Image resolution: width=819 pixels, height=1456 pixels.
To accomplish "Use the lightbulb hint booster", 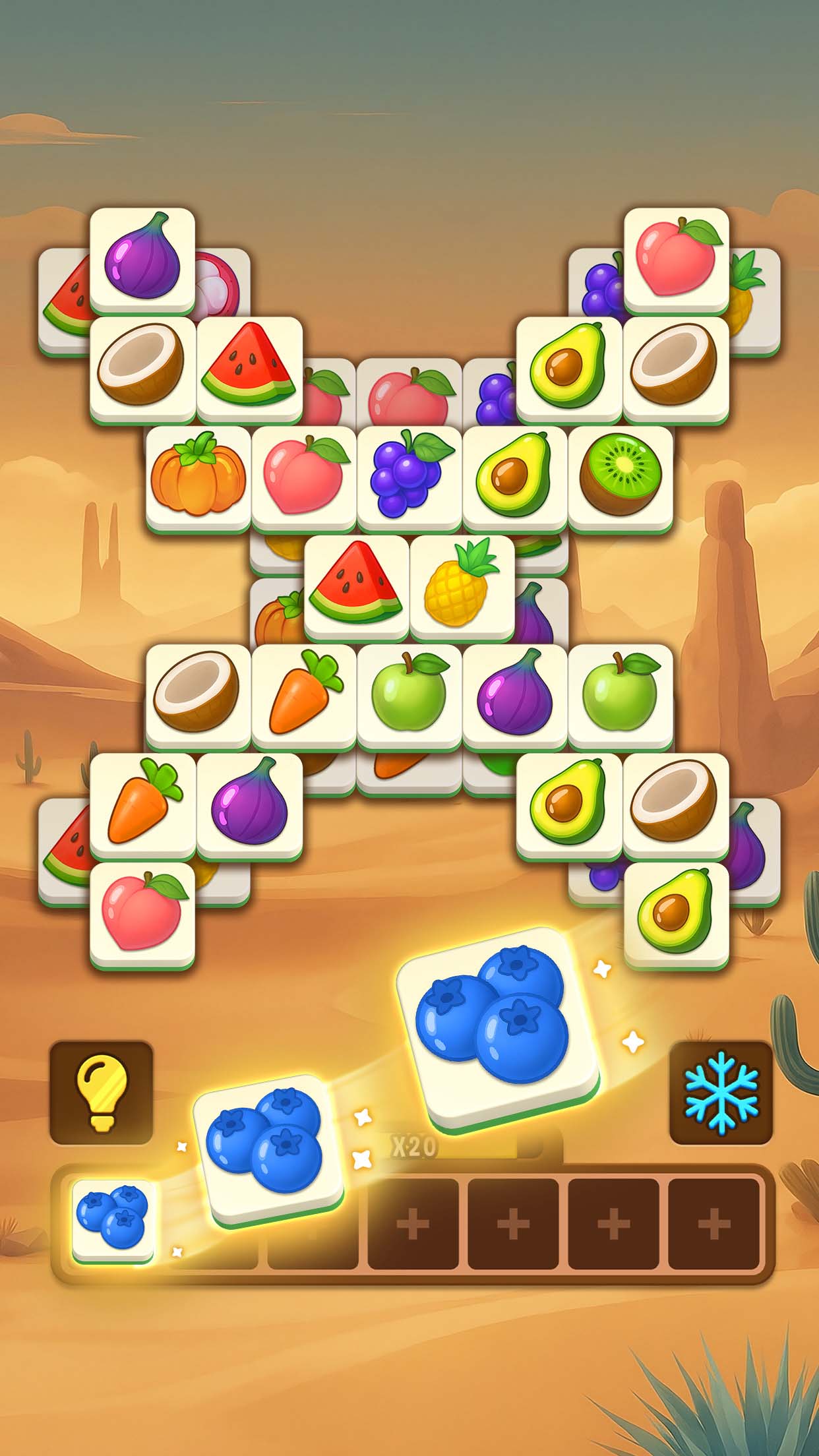I will pos(101,1092).
